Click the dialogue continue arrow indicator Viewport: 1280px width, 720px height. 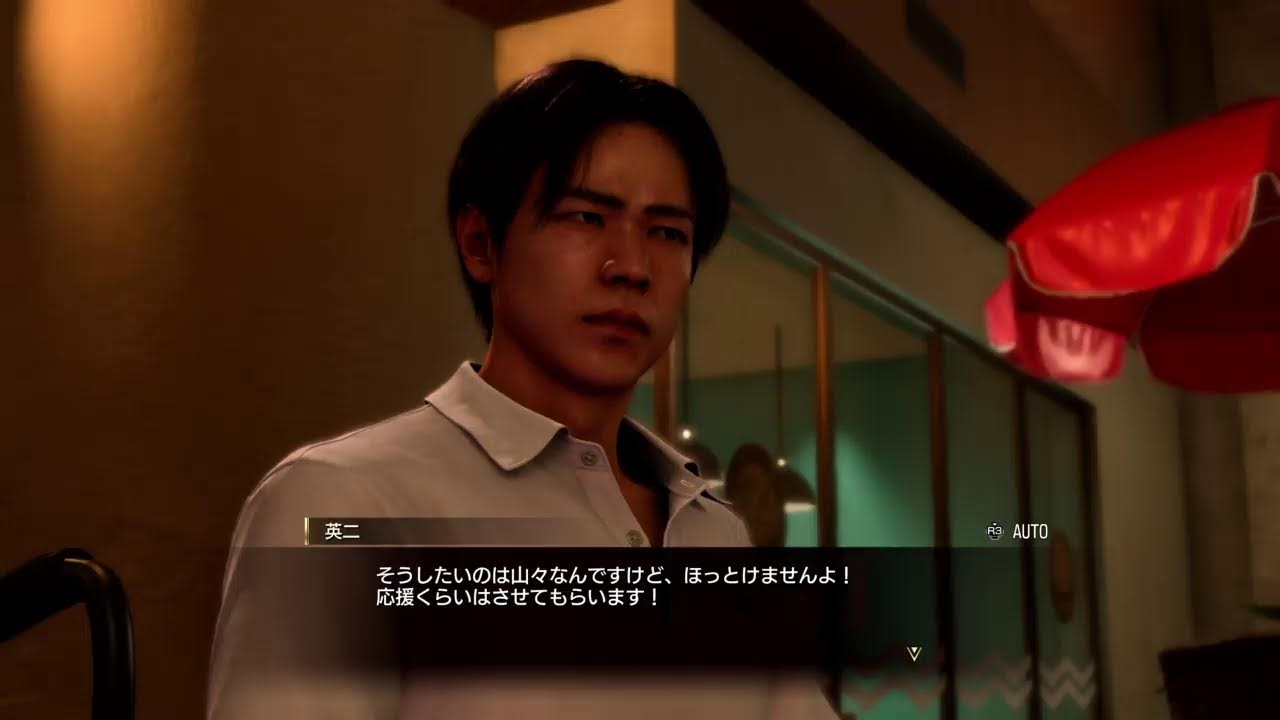pyautogui.click(x=913, y=653)
